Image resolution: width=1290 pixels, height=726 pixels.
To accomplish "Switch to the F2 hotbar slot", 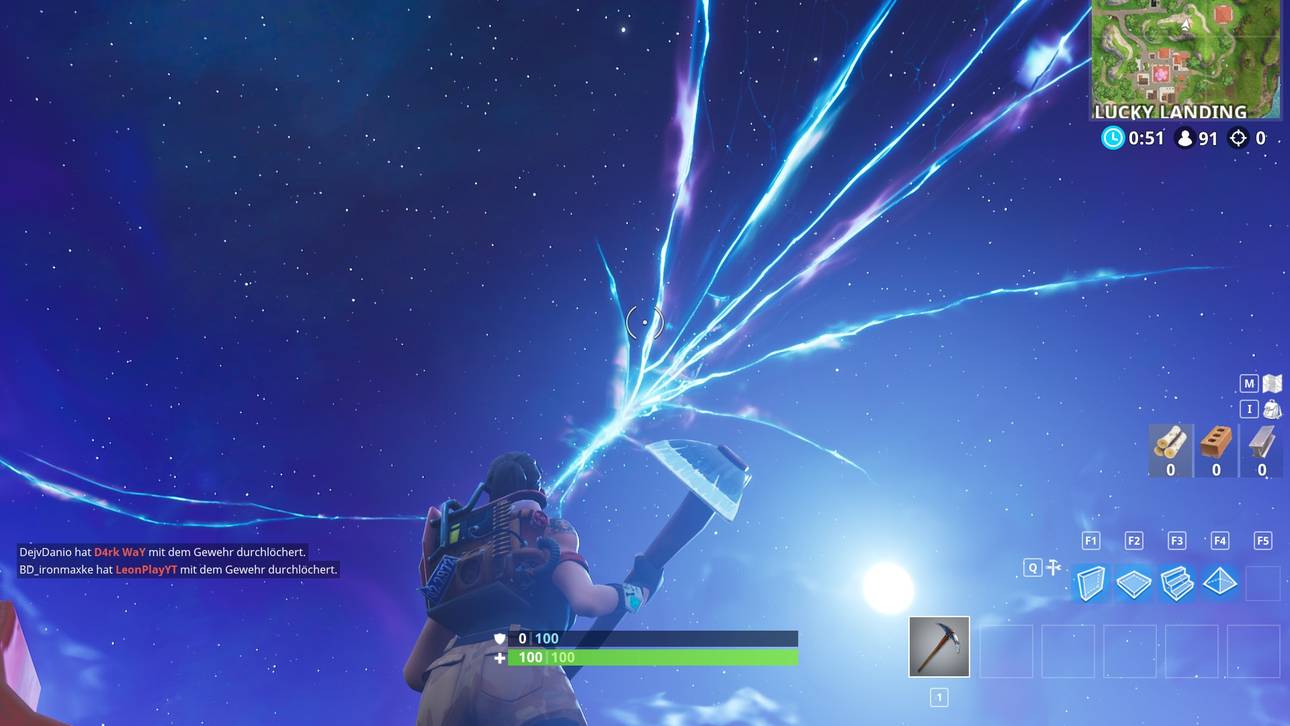I will point(1131,538).
